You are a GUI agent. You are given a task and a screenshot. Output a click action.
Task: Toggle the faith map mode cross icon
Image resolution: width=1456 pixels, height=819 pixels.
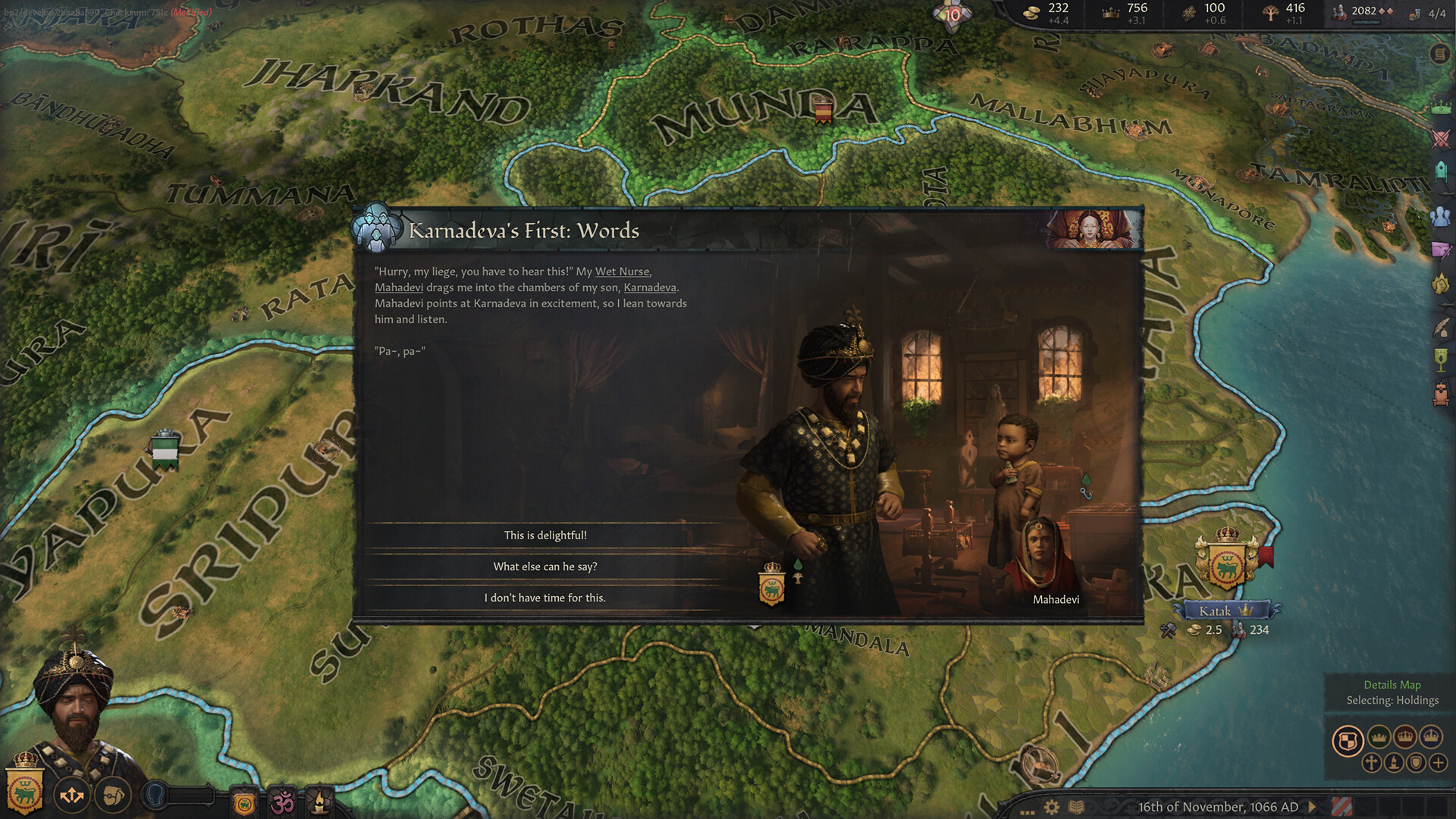pyautogui.click(x=1372, y=762)
